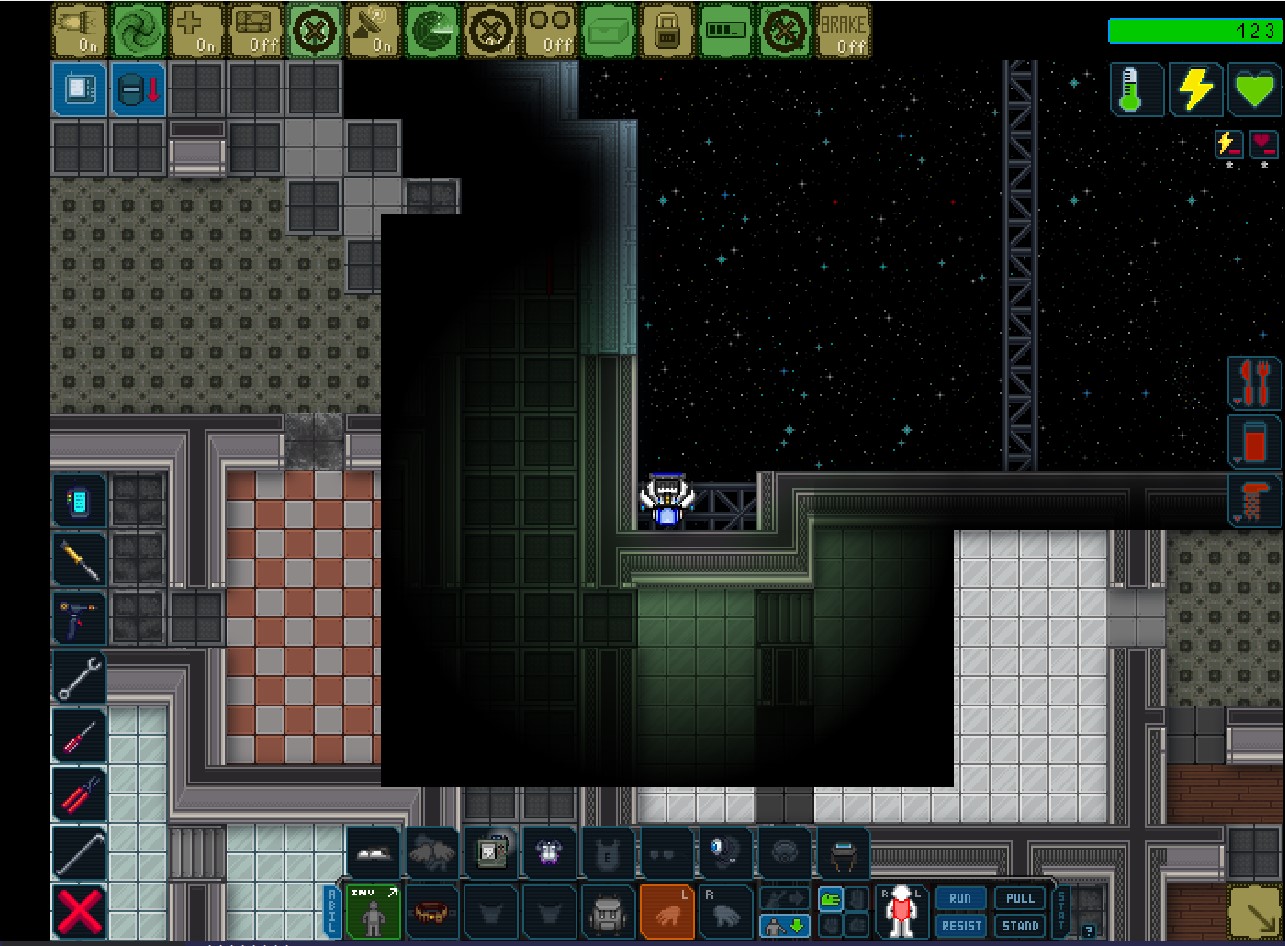Activate the RESIST button

(960, 925)
